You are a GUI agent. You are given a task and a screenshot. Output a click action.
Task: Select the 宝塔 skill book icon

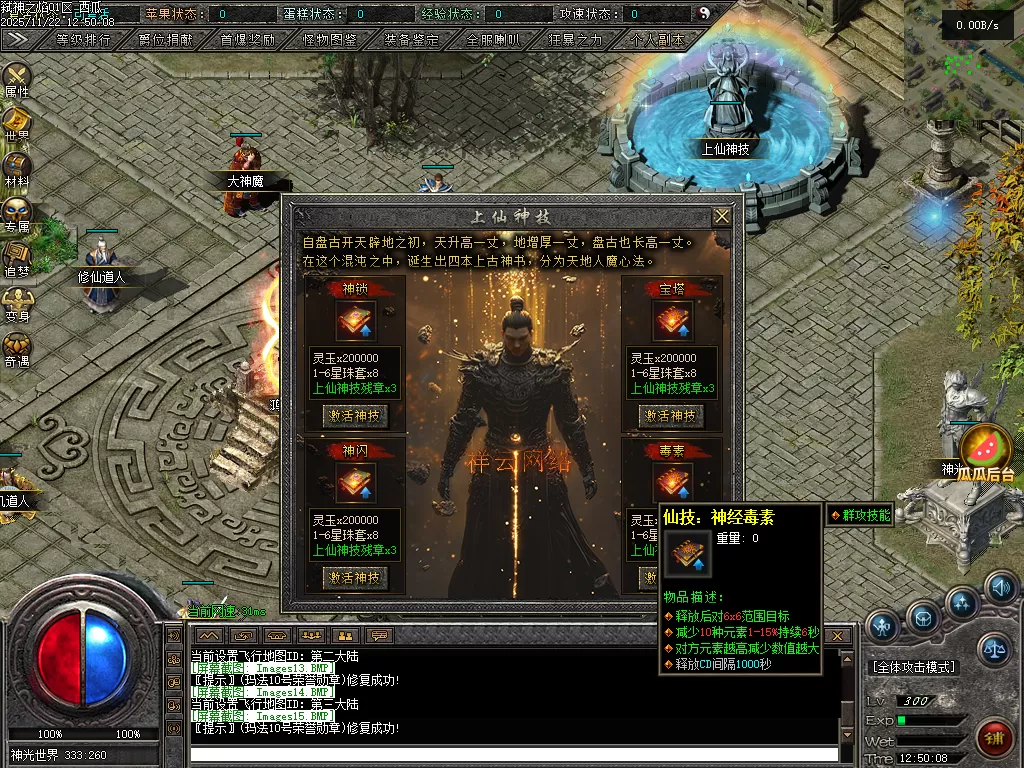tap(672, 321)
